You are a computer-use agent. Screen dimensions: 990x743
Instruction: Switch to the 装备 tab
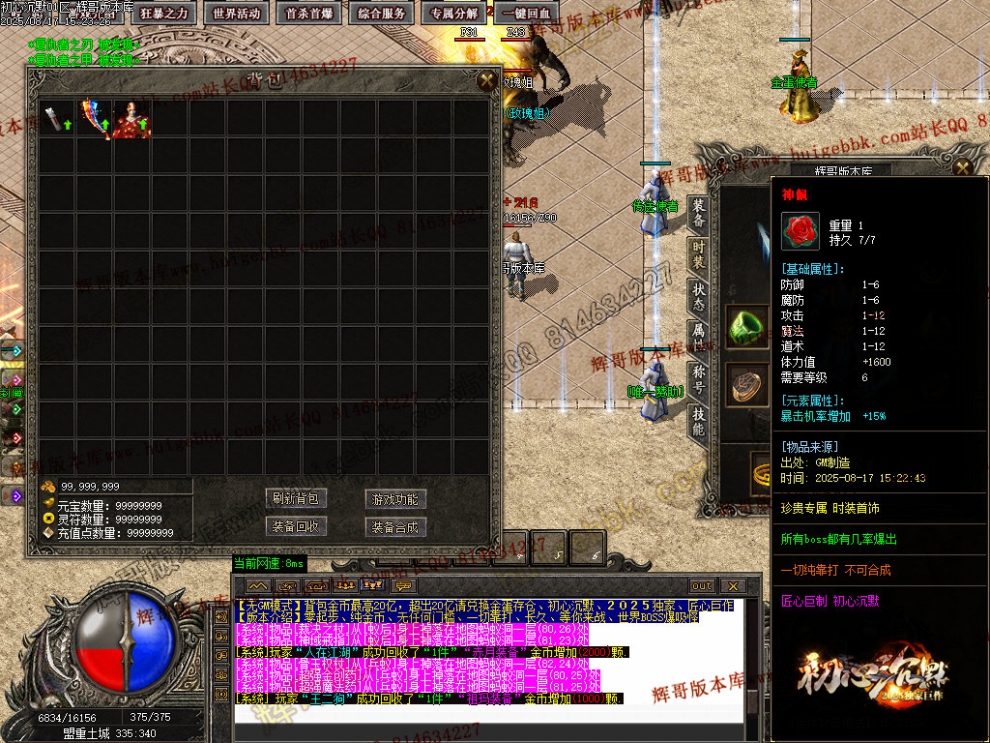[x=699, y=212]
